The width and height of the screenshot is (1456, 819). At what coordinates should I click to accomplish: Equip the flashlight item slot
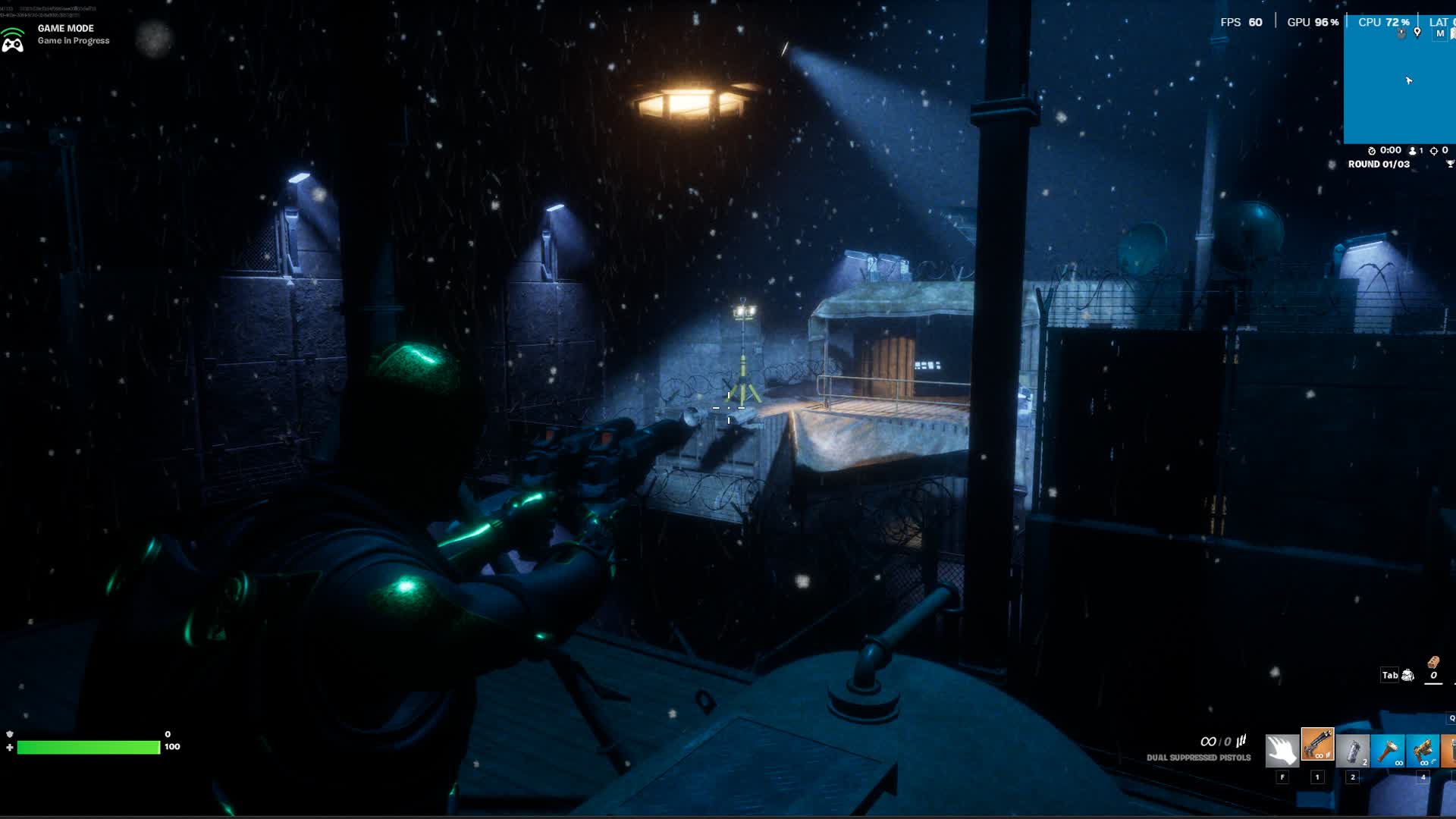click(1388, 751)
